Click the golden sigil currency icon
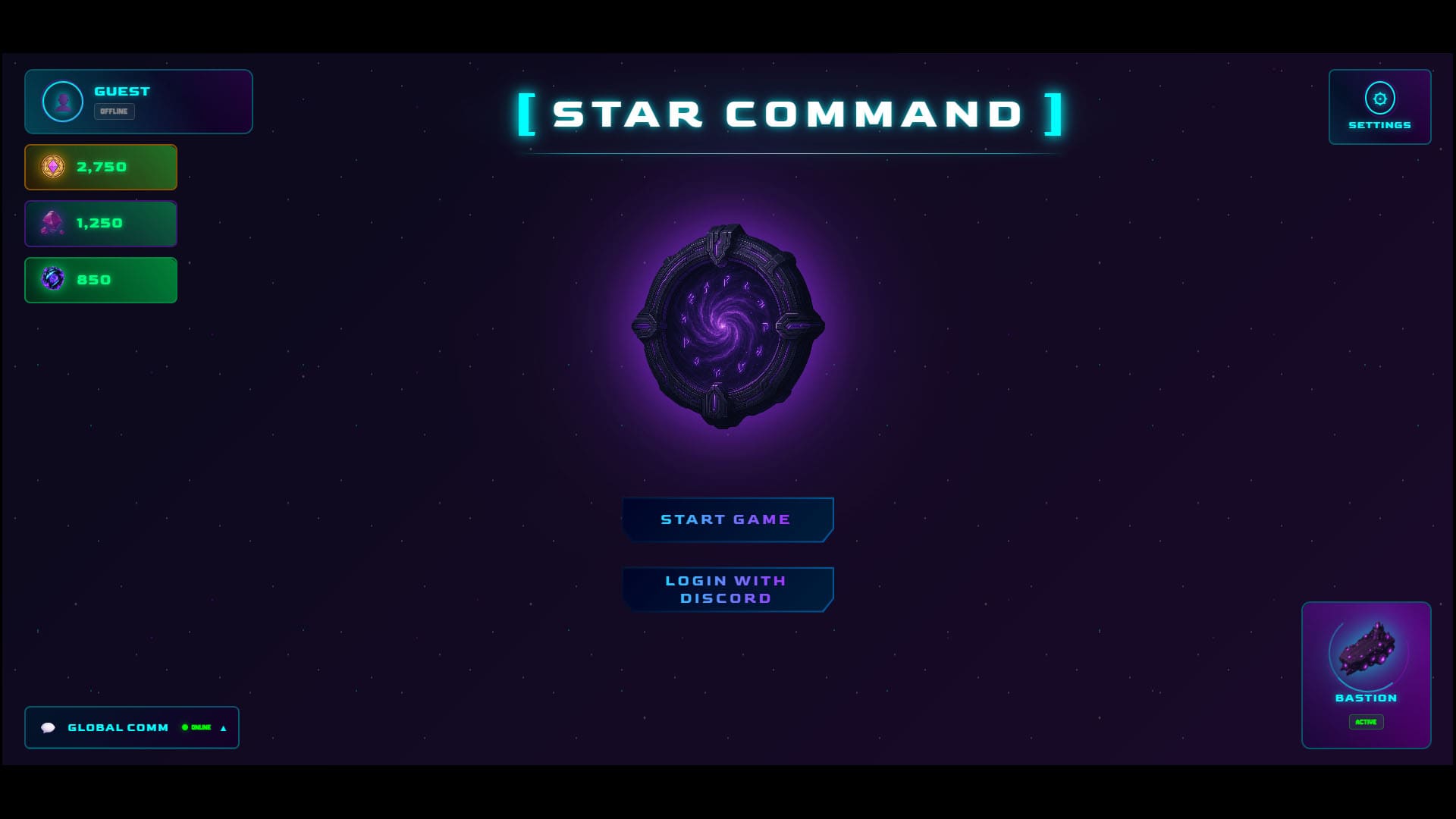Screen dimensions: 1456x819 tap(53, 167)
